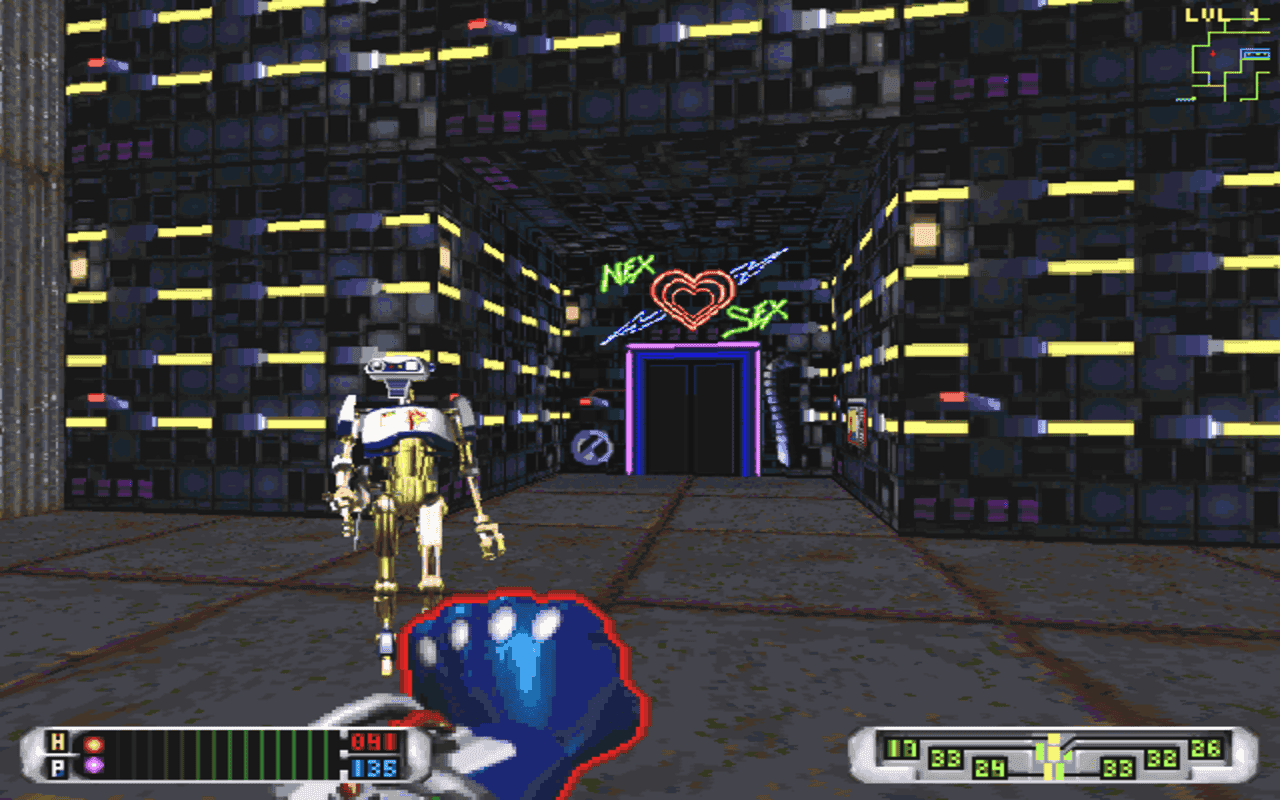Click the red player arrow on the minimap
Screen dimensions: 1280x800
pyautogui.click(x=1213, y=54)
